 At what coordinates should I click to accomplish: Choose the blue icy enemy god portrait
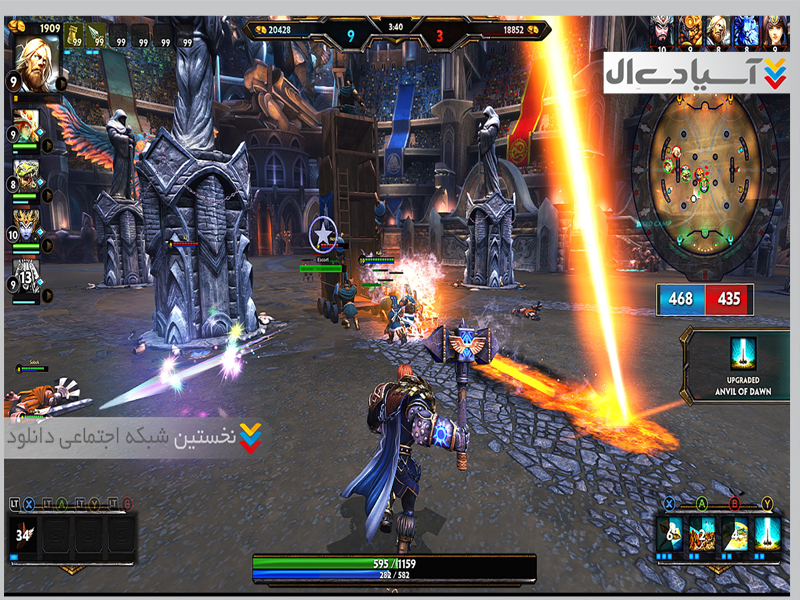(745, 28)
